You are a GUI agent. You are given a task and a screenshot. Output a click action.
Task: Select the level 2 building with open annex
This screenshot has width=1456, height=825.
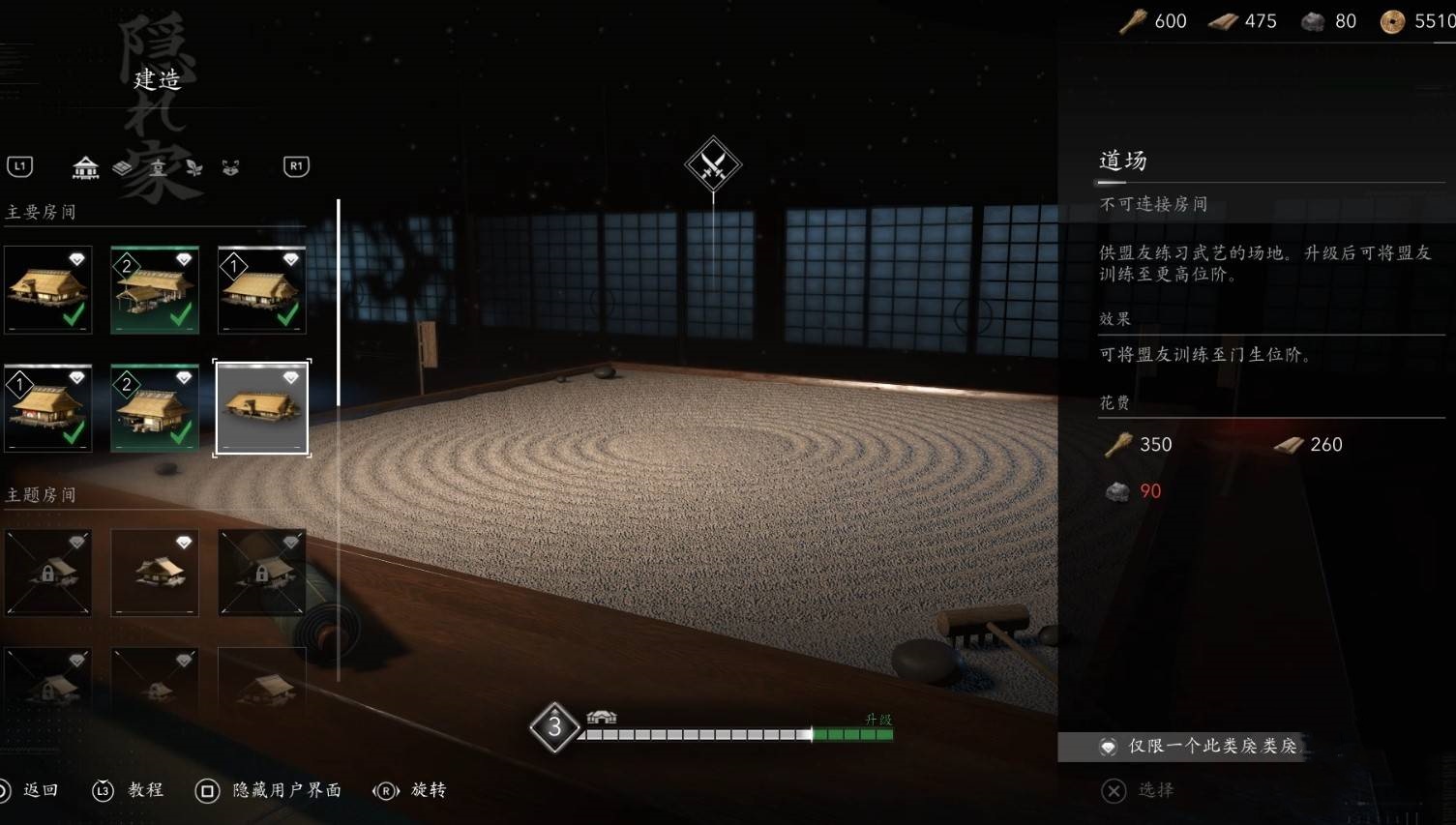pyautogui.click(x=155, y=290)
